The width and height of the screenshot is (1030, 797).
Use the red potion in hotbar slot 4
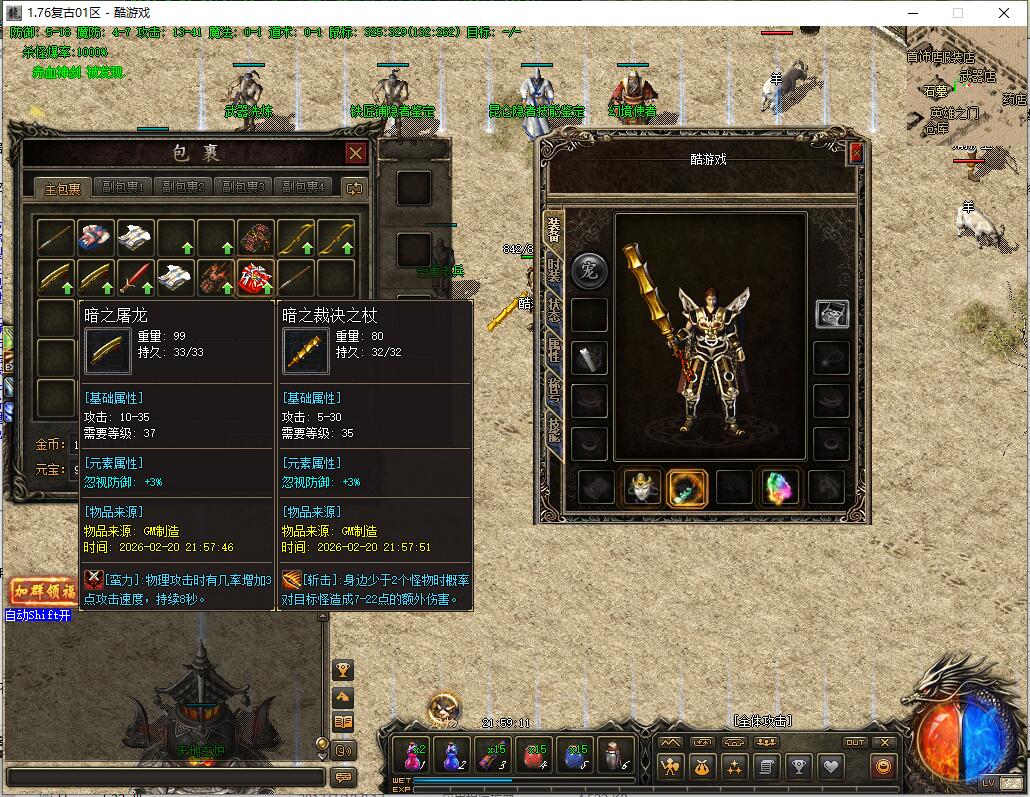[535, 755]
